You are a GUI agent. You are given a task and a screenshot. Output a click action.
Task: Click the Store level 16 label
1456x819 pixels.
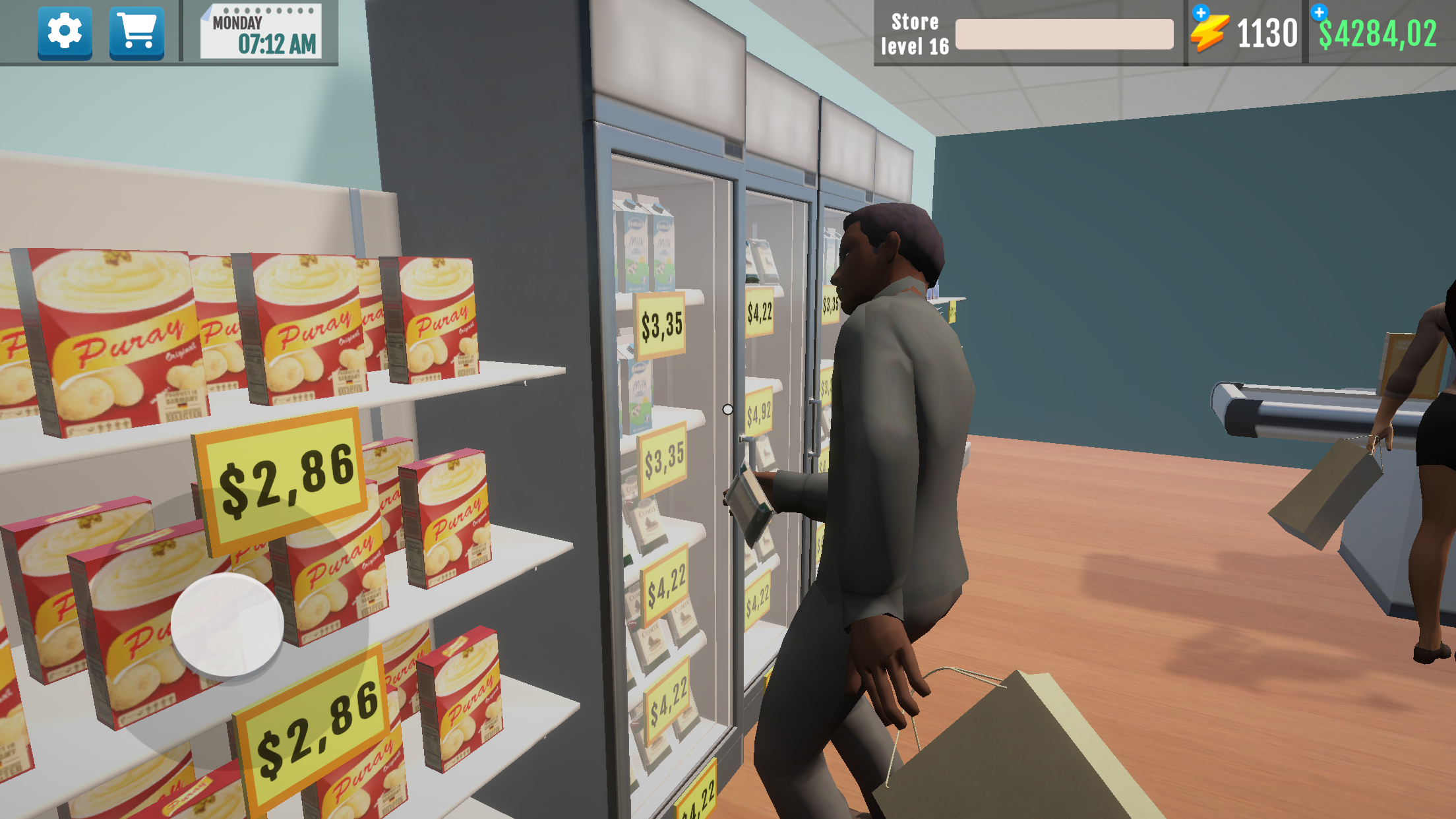(x=915, y=33)
